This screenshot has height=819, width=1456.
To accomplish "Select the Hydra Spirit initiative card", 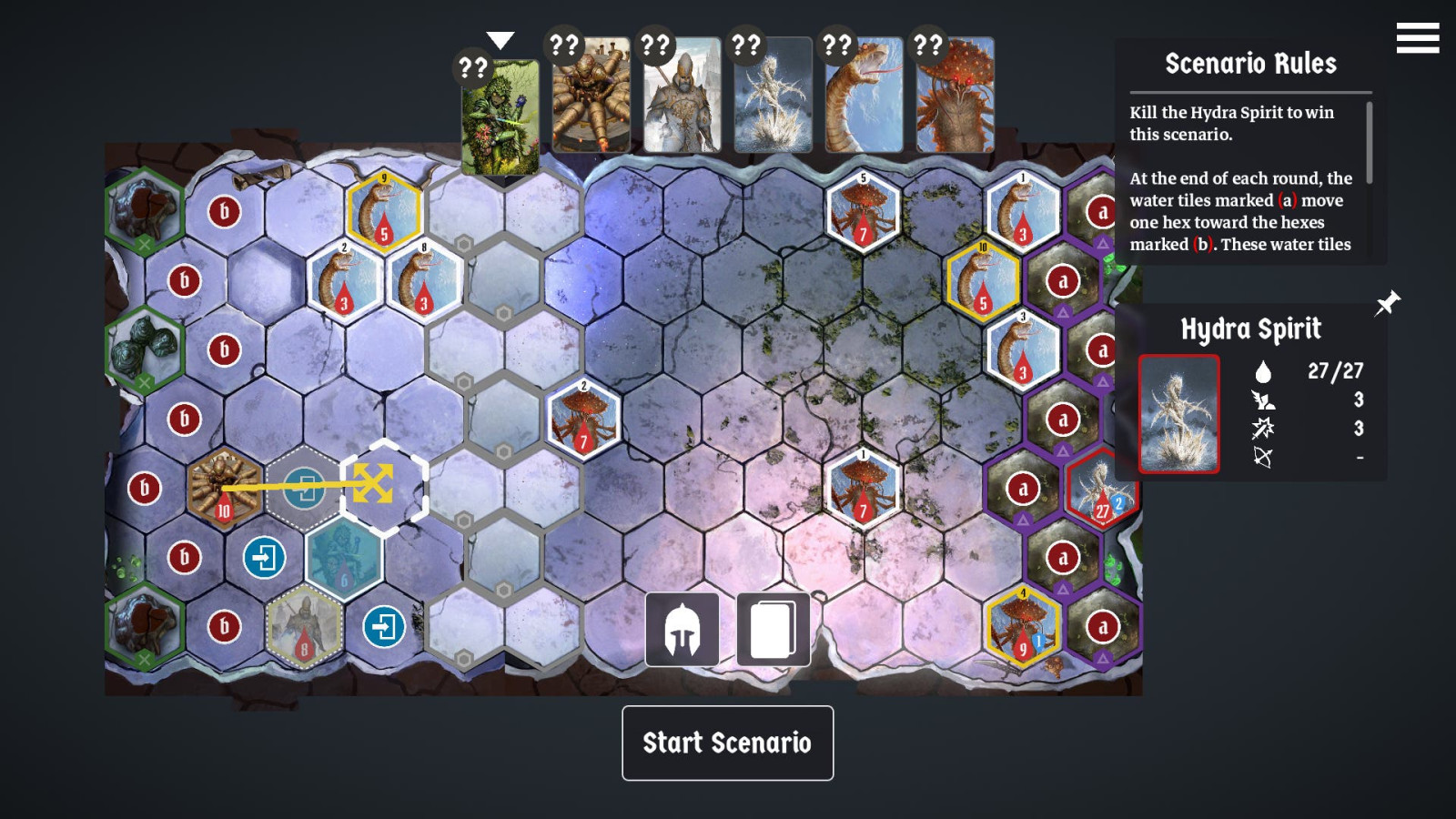I will coord(773,95).
